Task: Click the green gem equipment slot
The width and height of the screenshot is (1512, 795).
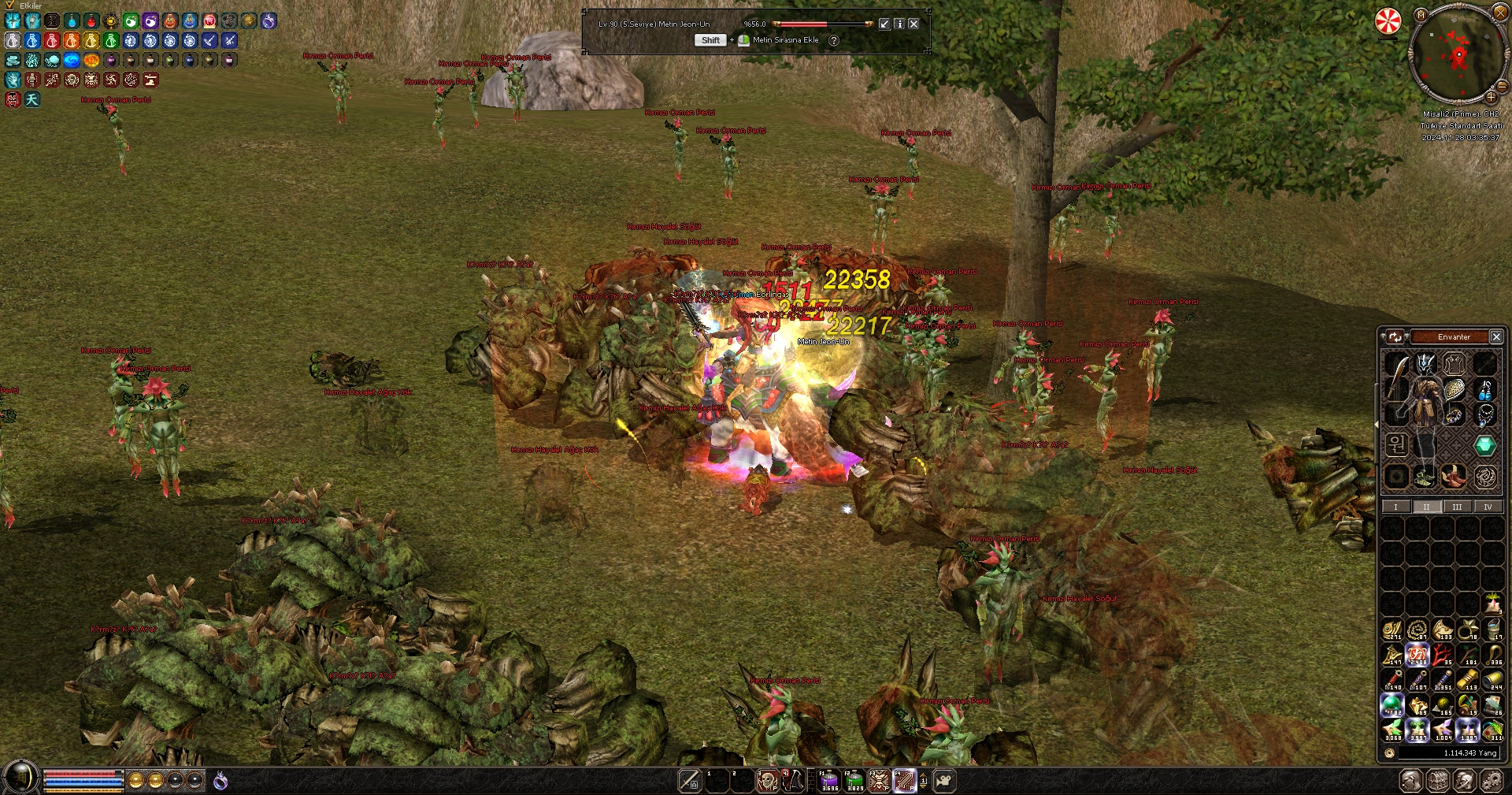Action: (x=1484, y=446)
